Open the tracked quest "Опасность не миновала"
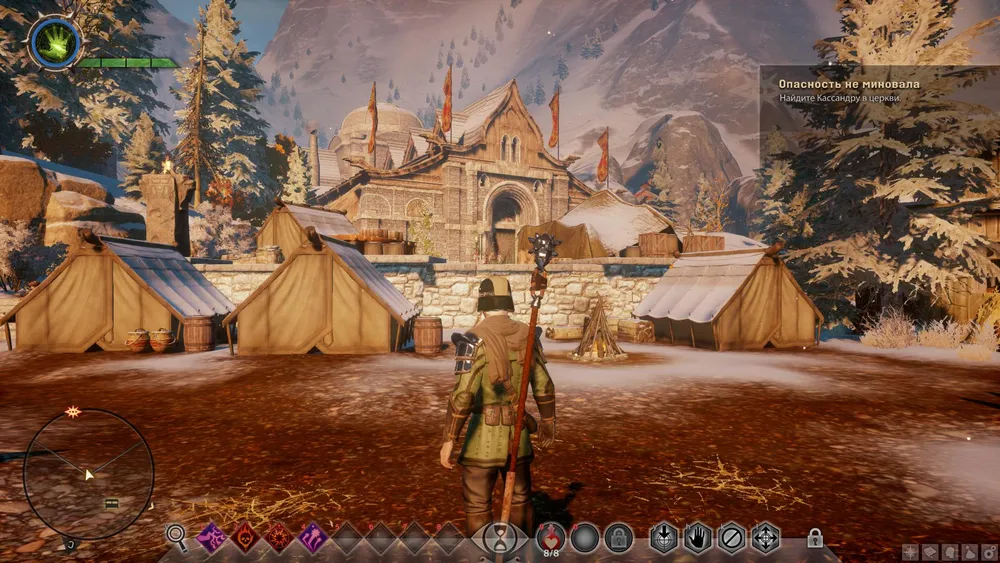Viewport: 1000px width, 563px height. coord(848,84)
